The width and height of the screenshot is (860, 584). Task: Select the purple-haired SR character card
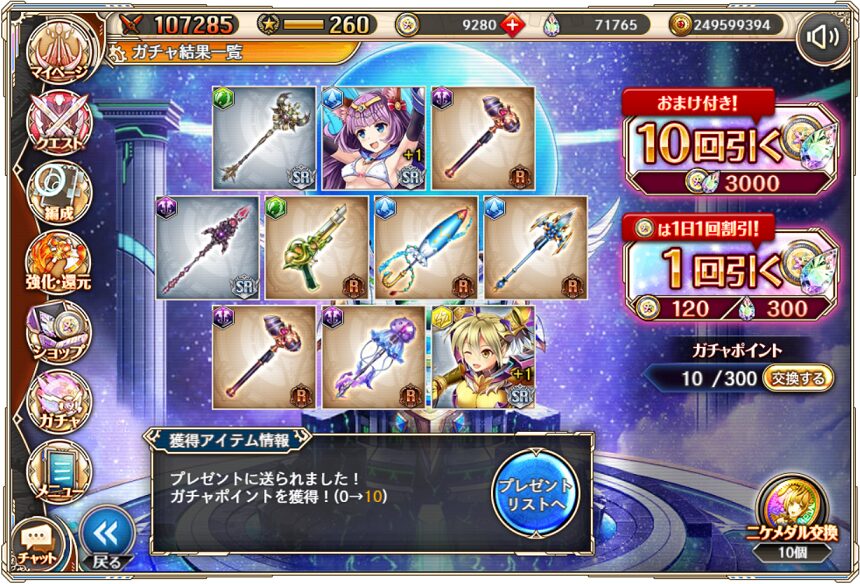[372, 138]
